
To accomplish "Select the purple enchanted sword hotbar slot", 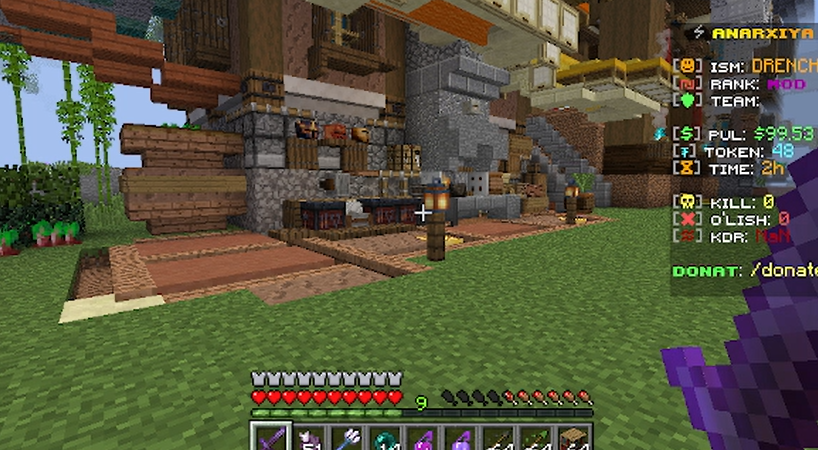I will [271, 438].
